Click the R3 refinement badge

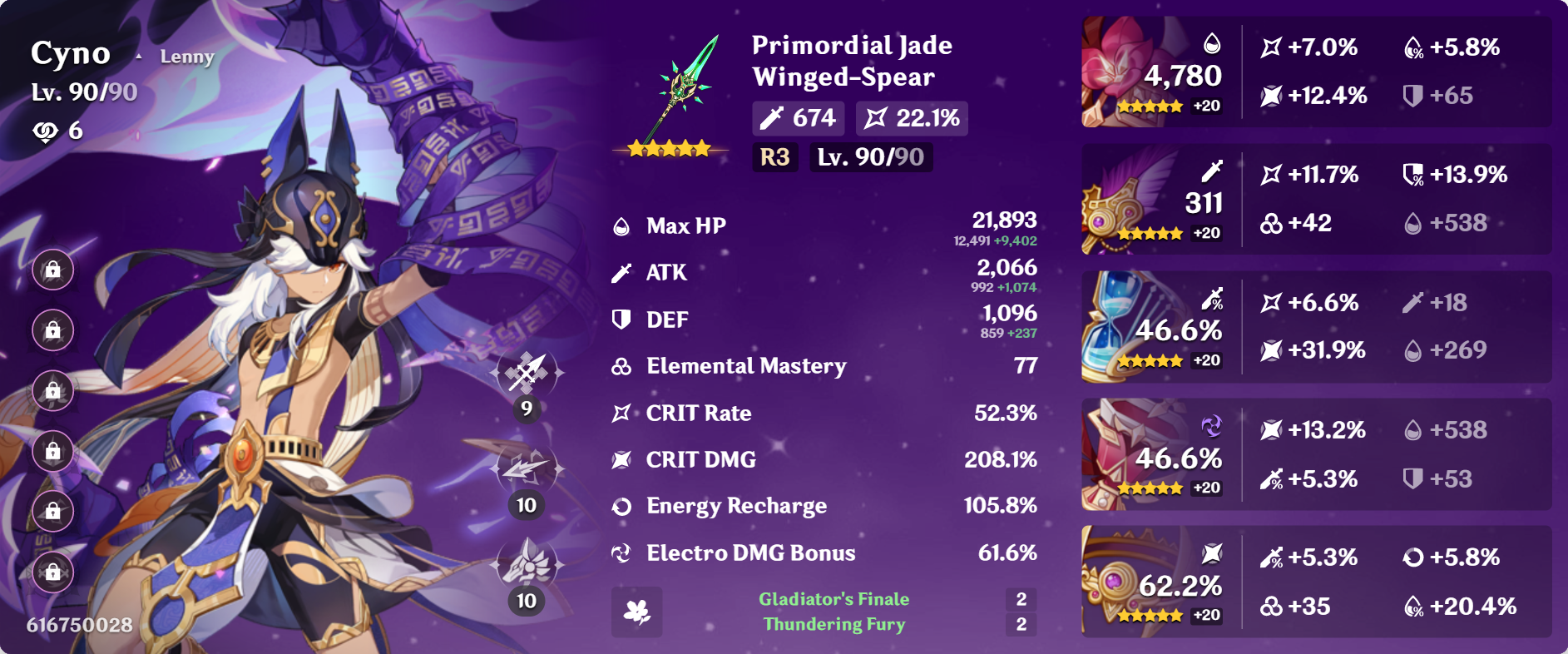click(x=774, y=156)
